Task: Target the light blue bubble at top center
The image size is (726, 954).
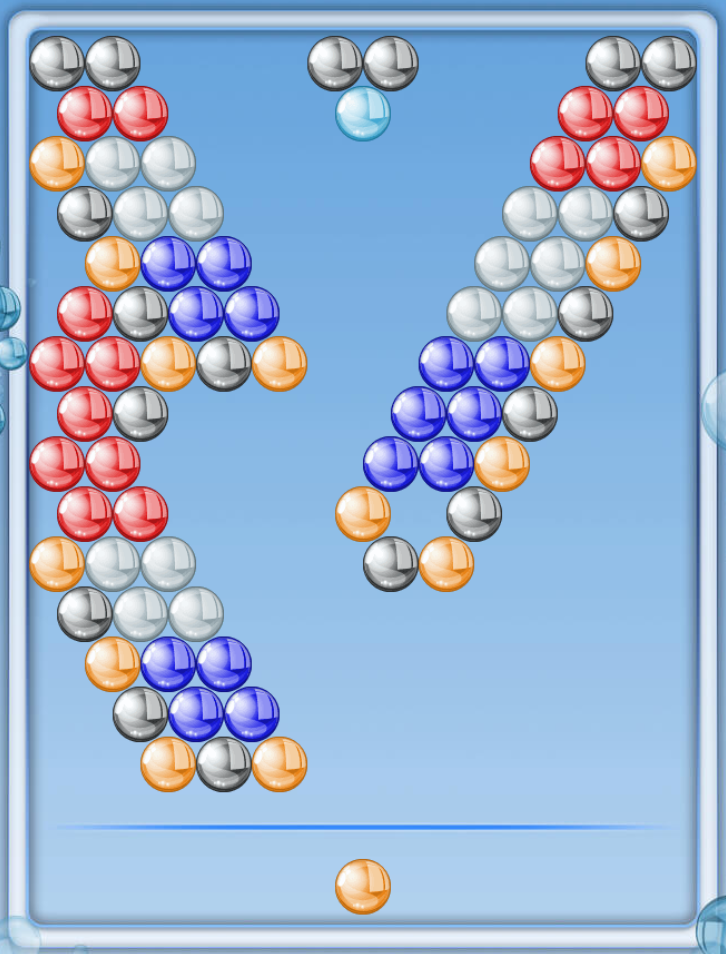Action: coord(362,113)
